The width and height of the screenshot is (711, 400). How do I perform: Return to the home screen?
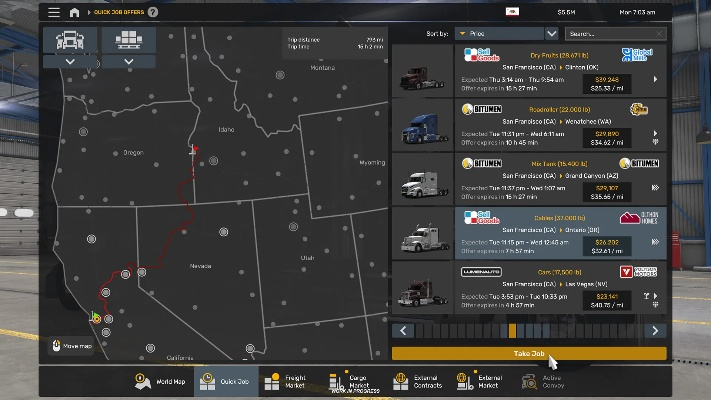coord(75,13)
